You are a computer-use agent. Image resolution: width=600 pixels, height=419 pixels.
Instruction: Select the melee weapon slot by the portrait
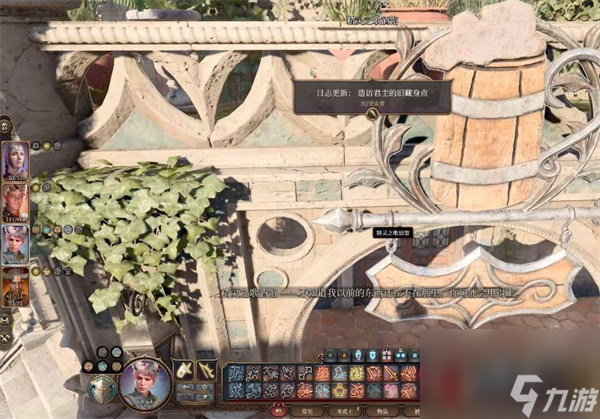pyautogui.click(x=186, y=371)
